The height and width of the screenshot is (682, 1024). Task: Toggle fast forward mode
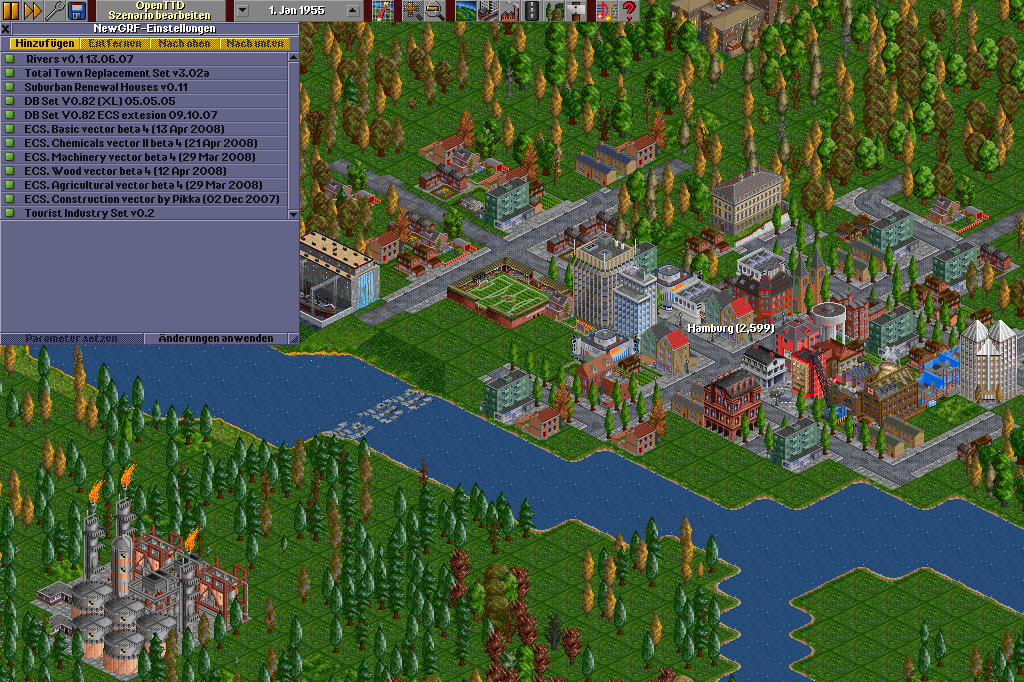coord(32,10)
